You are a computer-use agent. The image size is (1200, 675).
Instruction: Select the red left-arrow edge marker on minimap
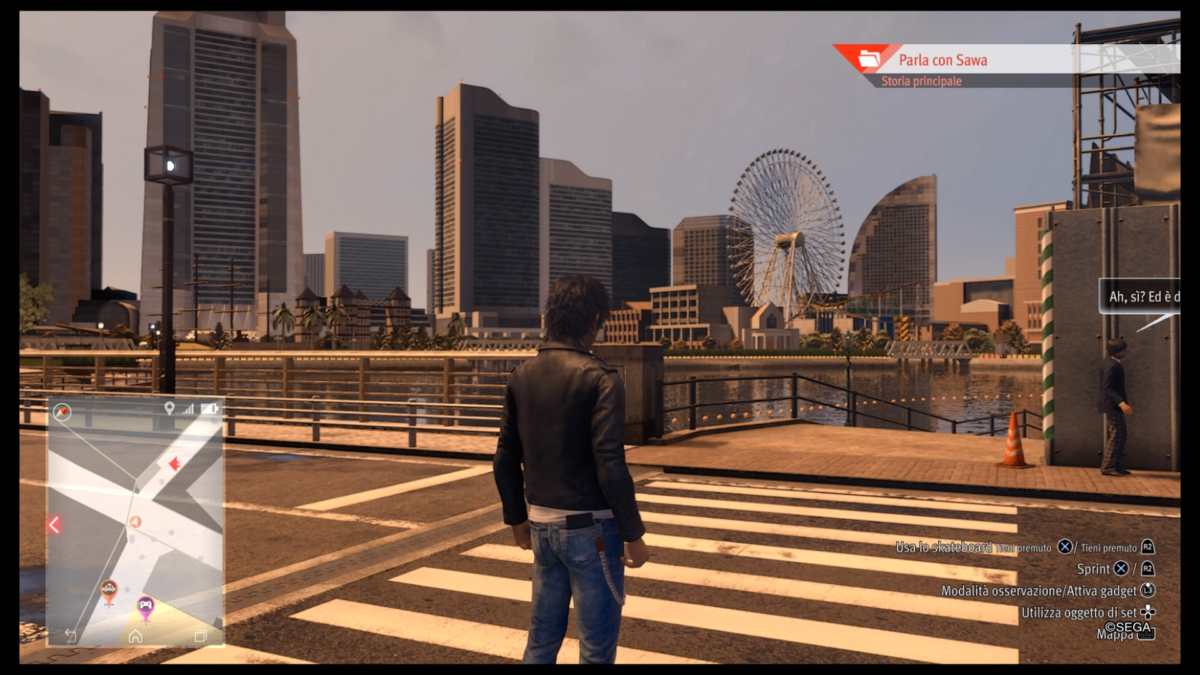tap(54, 524)
